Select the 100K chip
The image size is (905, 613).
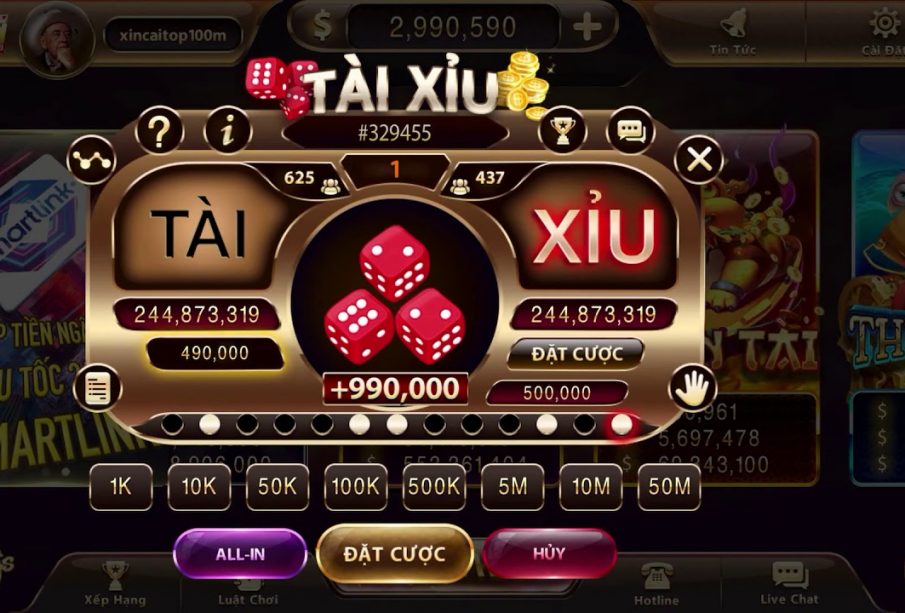(355, 487)
